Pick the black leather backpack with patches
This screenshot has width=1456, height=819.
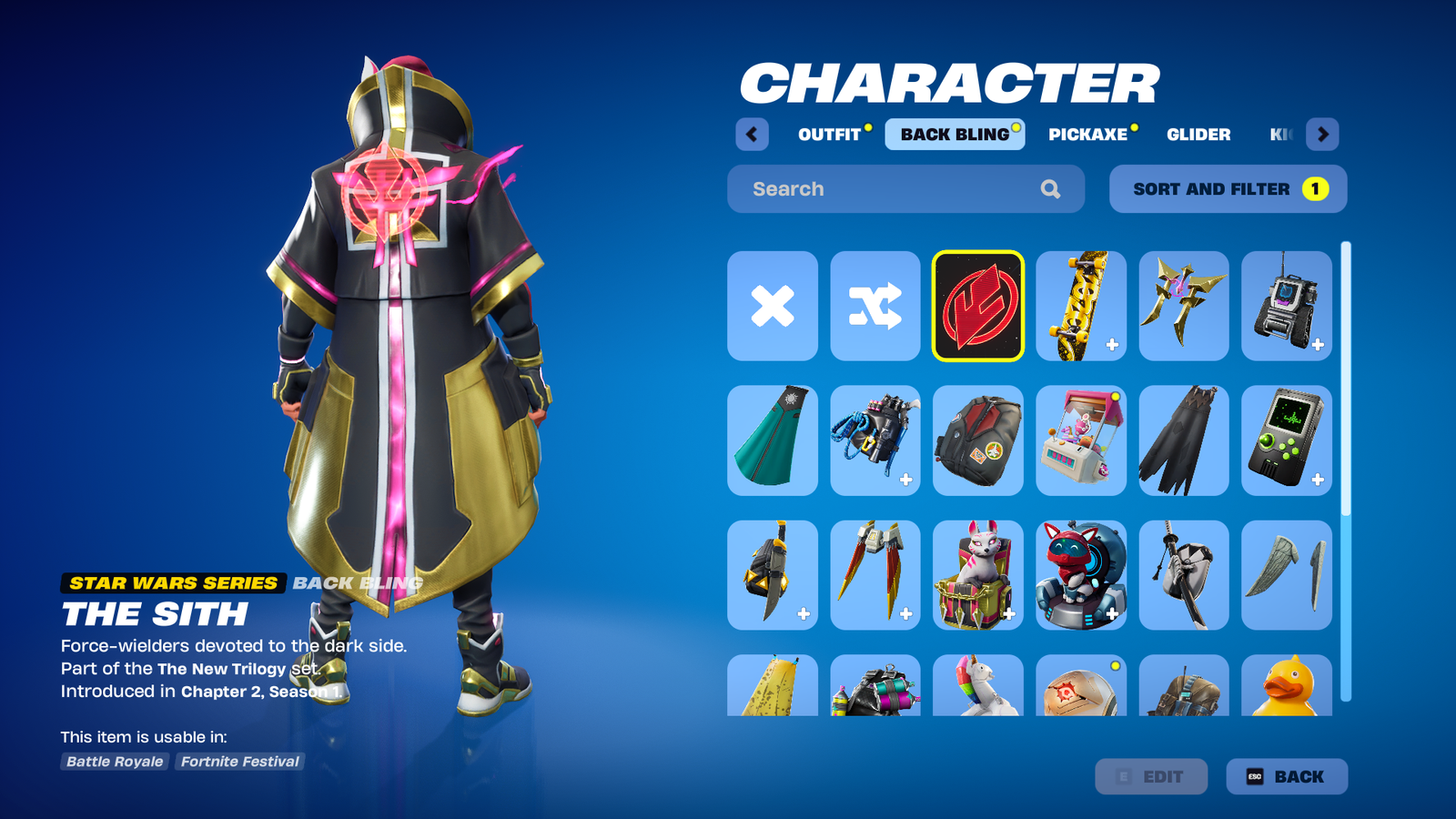pyautogui.click(x=977, y=440)
